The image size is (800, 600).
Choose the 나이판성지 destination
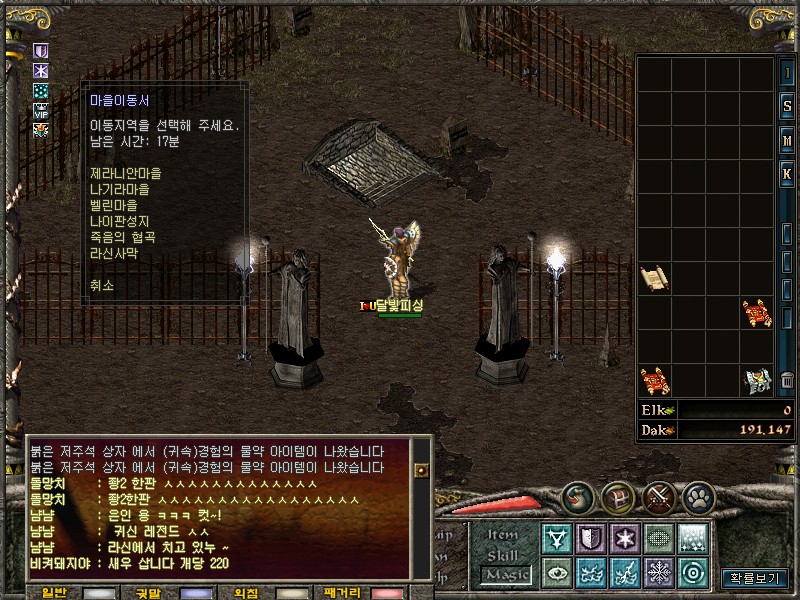(x=121, y=221)
